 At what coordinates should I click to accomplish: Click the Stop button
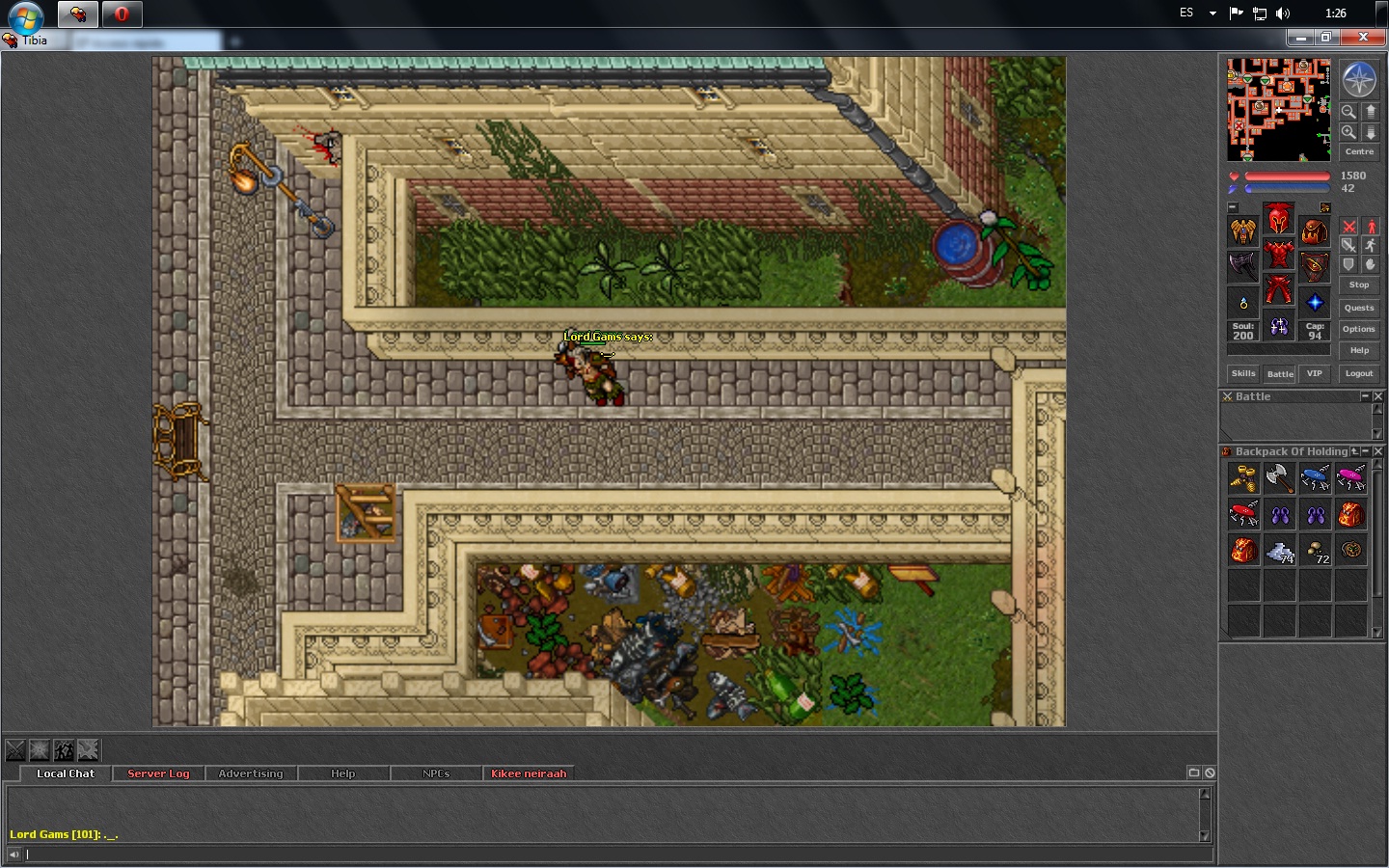tap(1359, 285)
